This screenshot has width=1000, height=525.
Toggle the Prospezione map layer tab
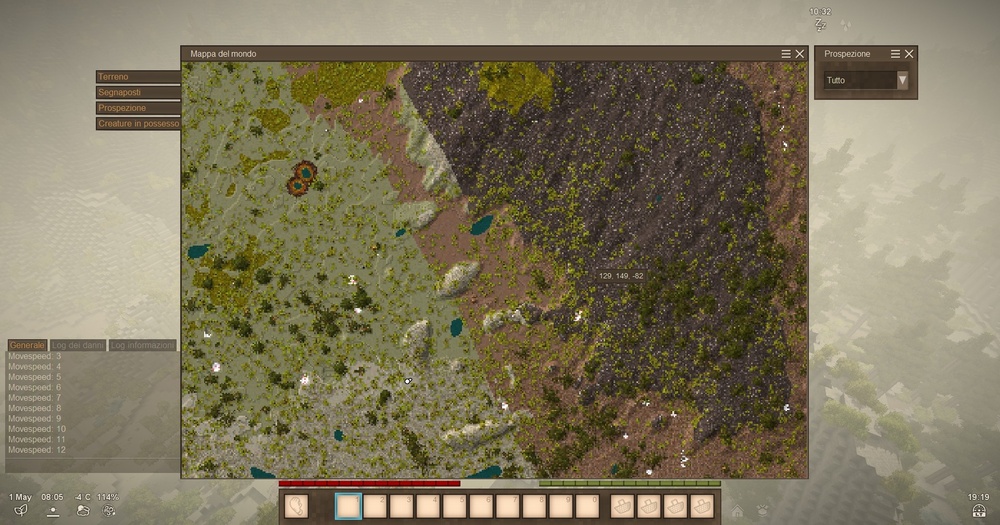[138, 108]
